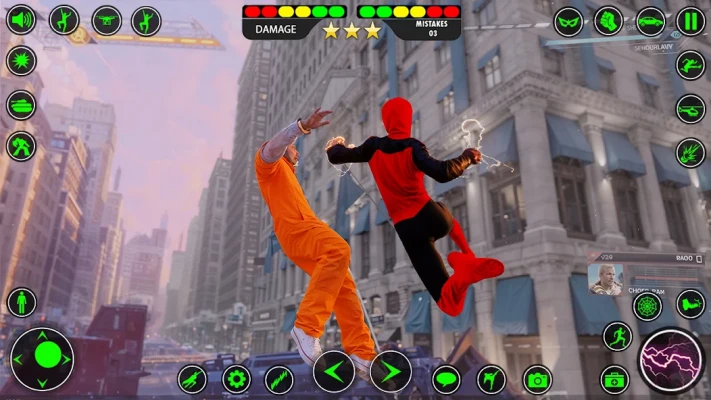711x400 pixels.
Task: Activate the purple lightning power
Action: [x=671, y=360]
